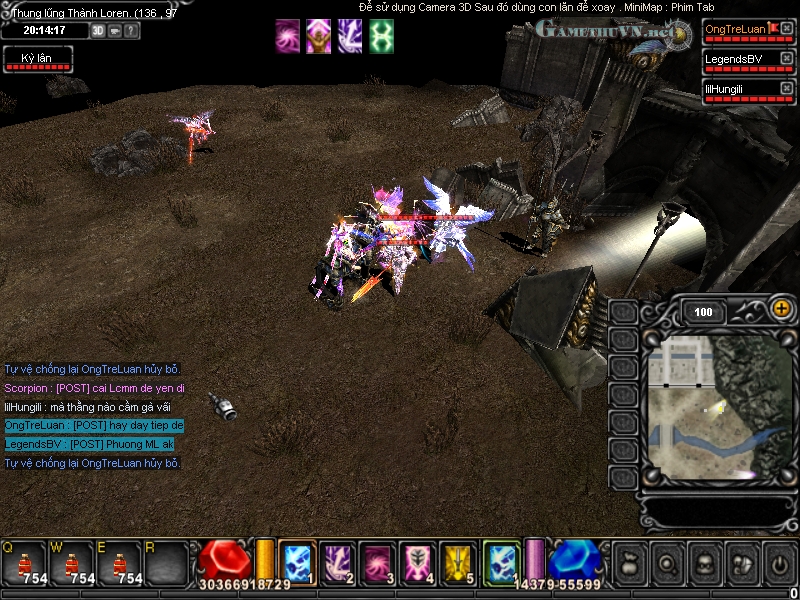Activate the blue skill in slot 1

(298, 561)
